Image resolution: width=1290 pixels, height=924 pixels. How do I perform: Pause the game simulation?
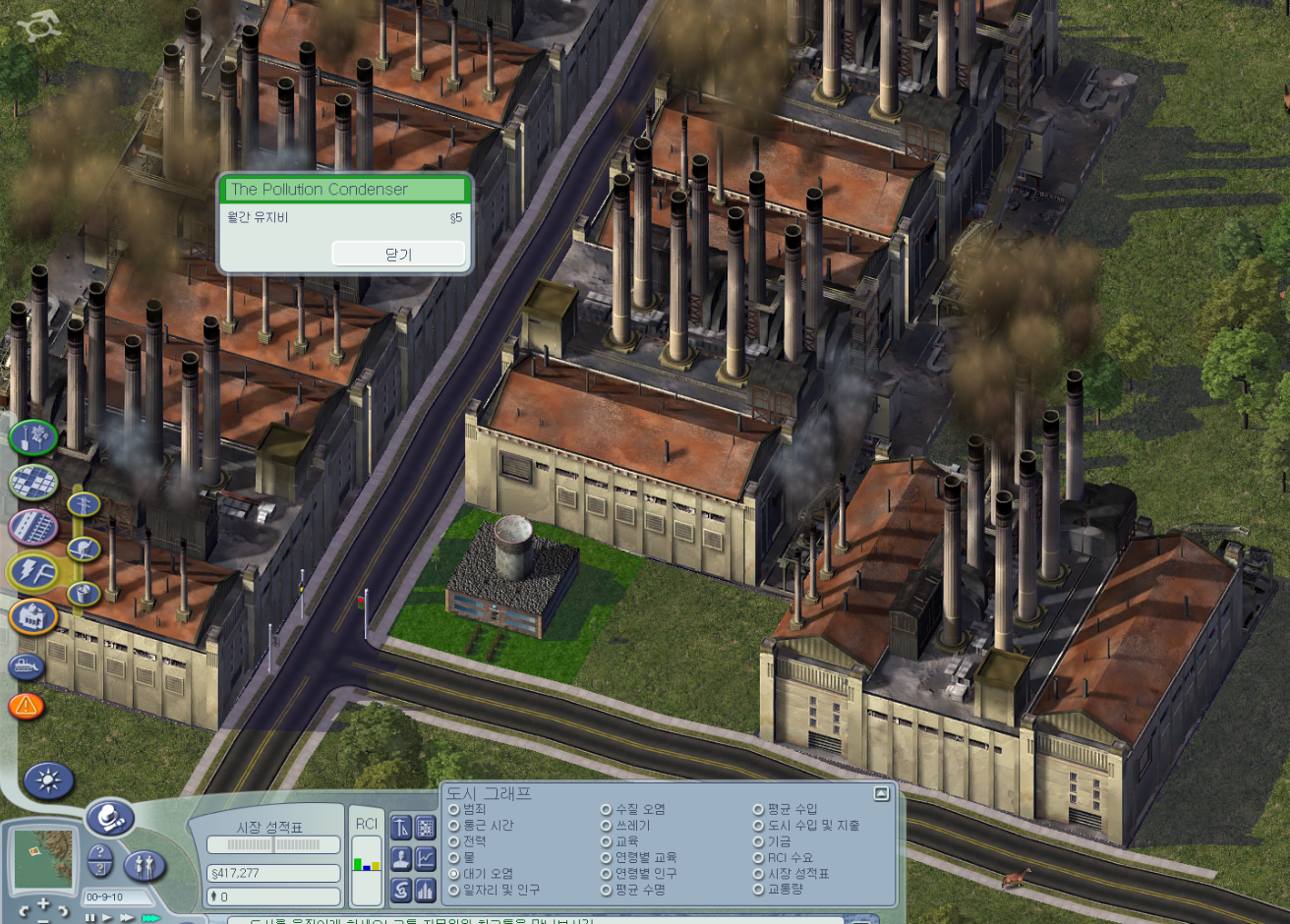89,918
